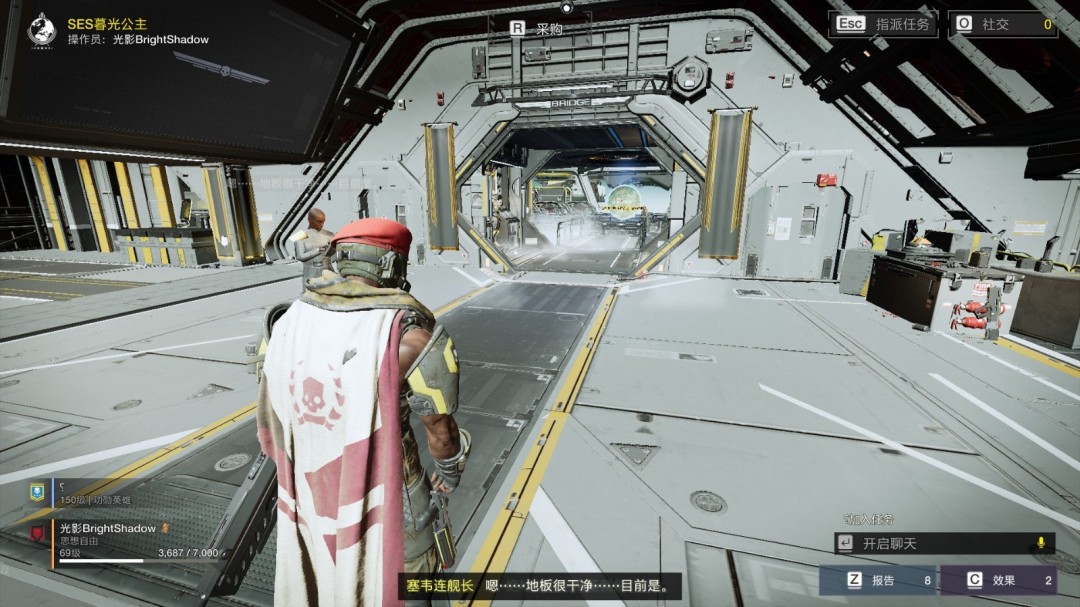The height and width of the screenshot is (607, 1080).
Task: Open the 指派任务 menu button
Action: click(883, 24)
